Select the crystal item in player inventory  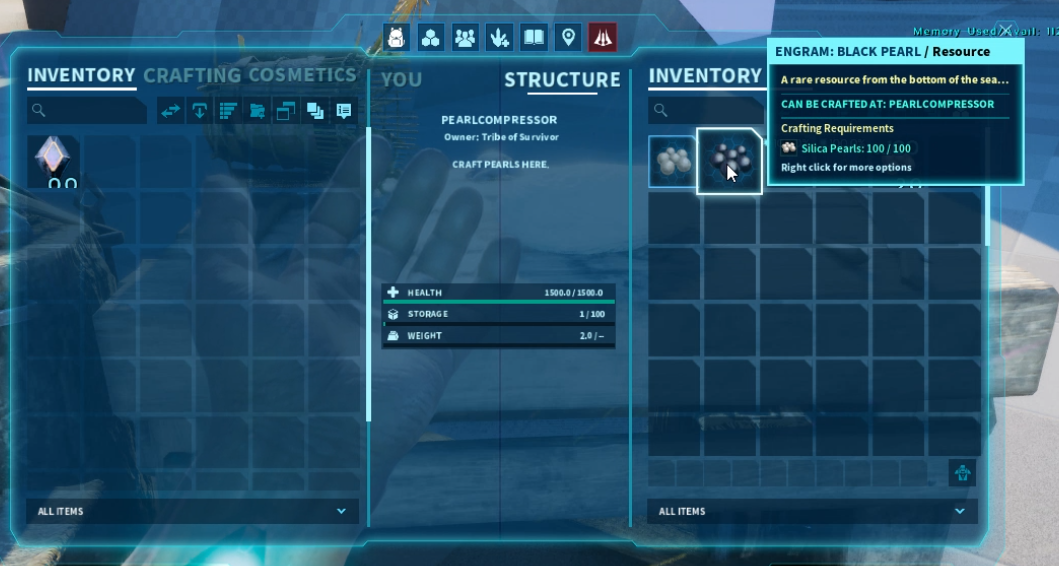53,161
